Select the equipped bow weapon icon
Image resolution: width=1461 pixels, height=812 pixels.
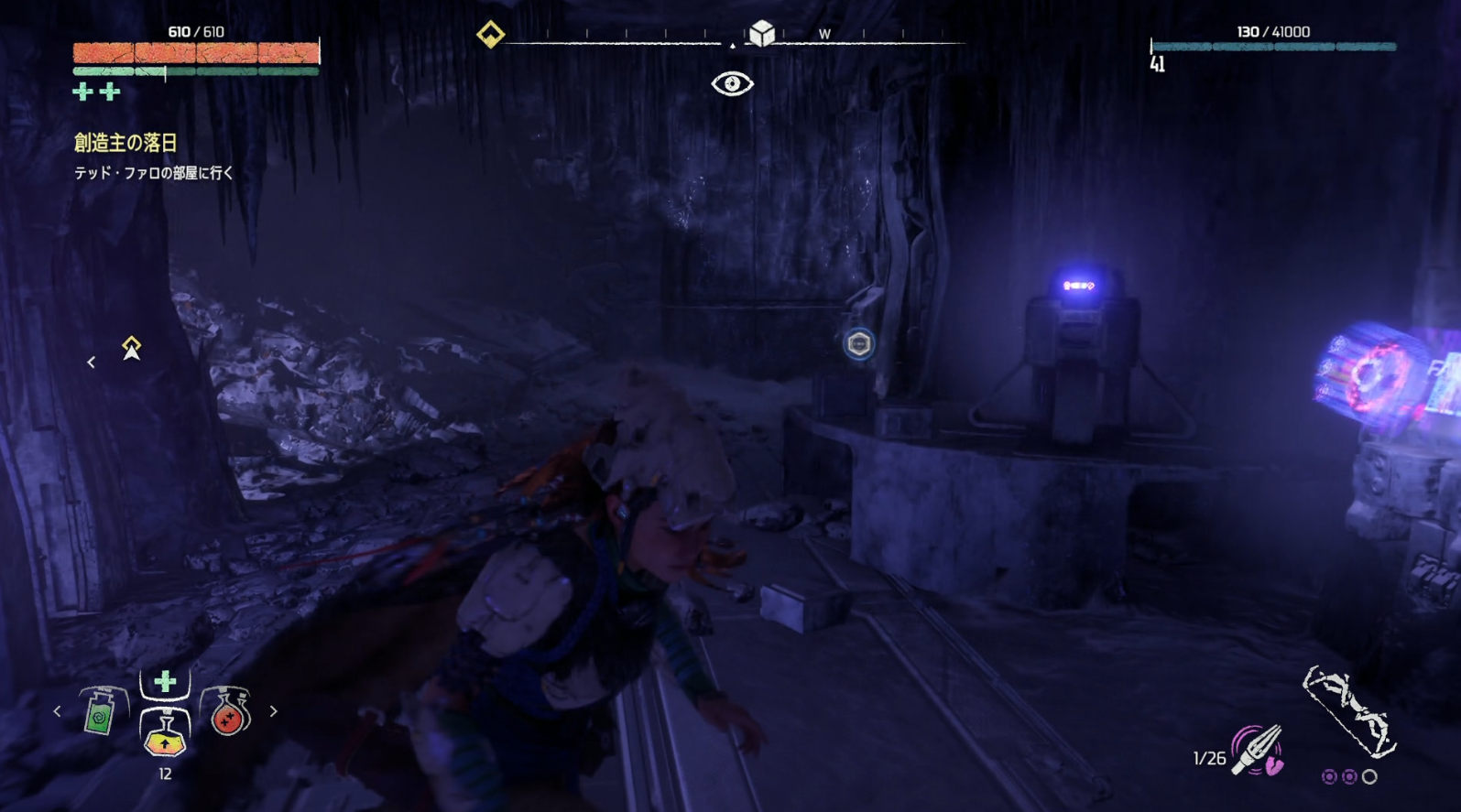click(x=1348, y=711)
